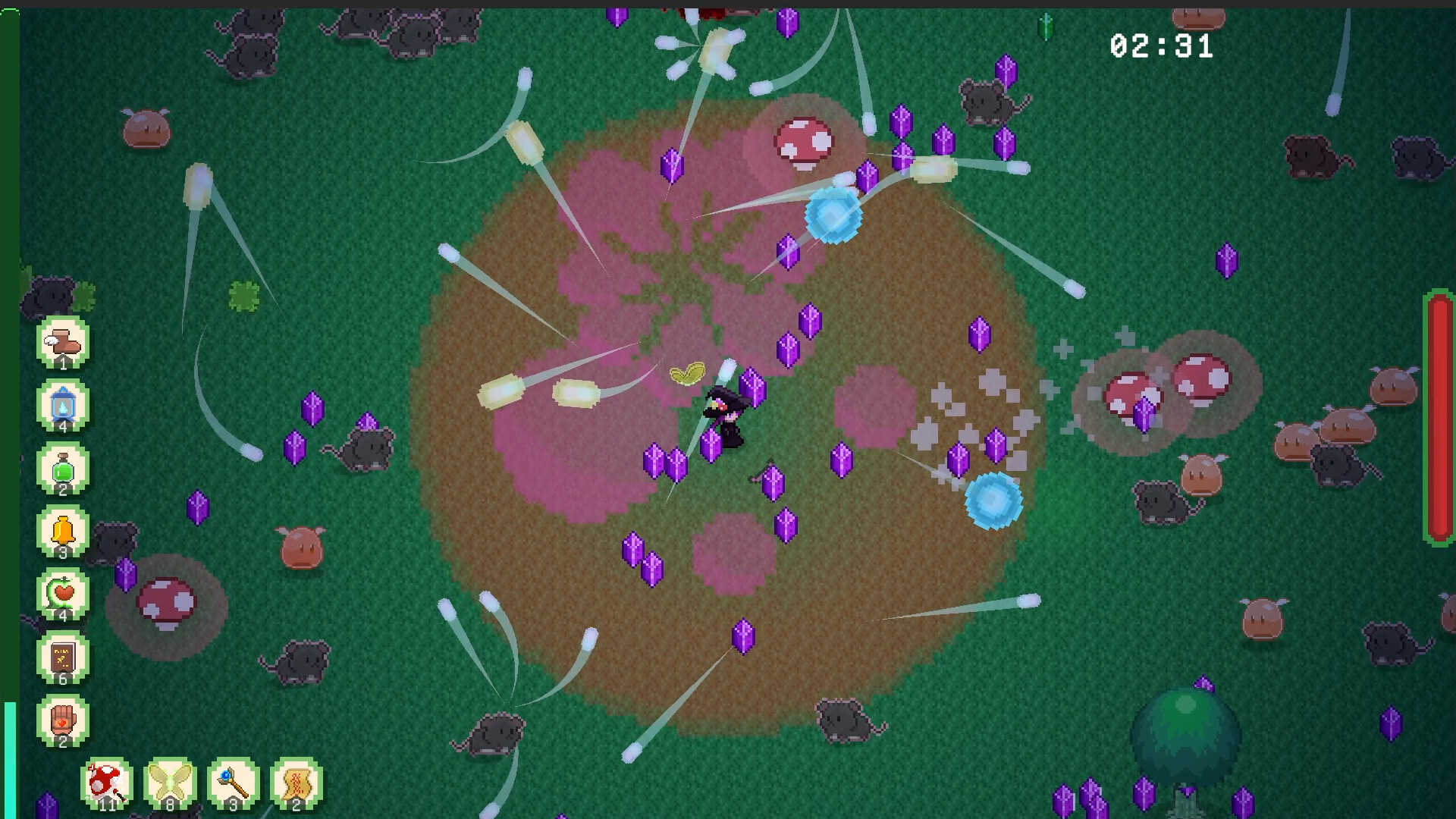
Task: Click the blue glowing orb projectile
Action: pos(833,215)
